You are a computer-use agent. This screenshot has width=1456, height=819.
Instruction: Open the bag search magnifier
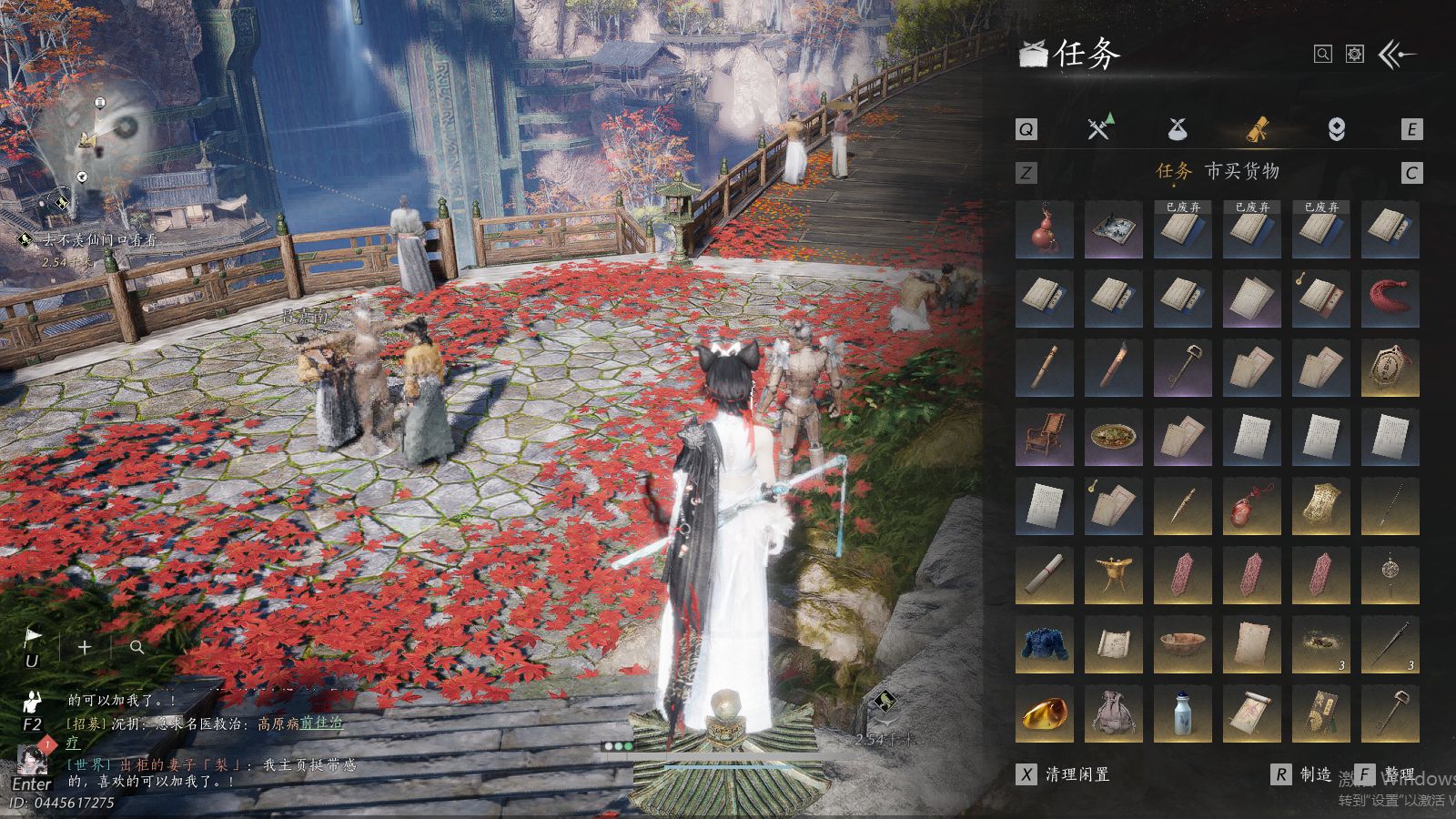(x=1323, y=55)
